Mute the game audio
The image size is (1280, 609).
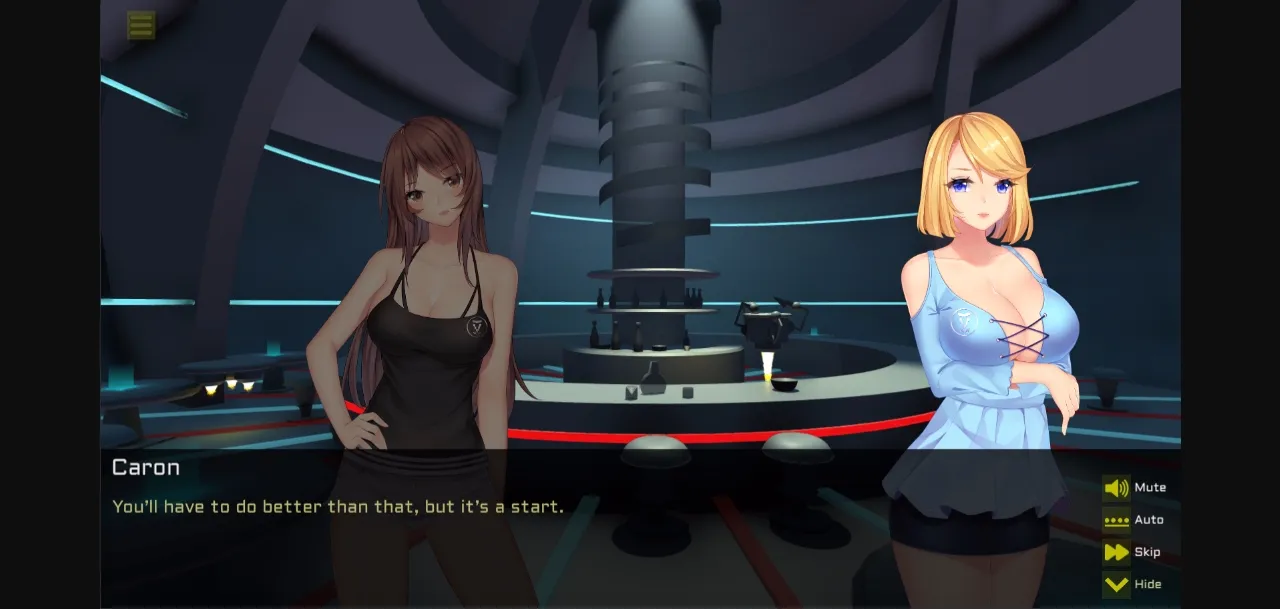click(x=1116, y=488)
